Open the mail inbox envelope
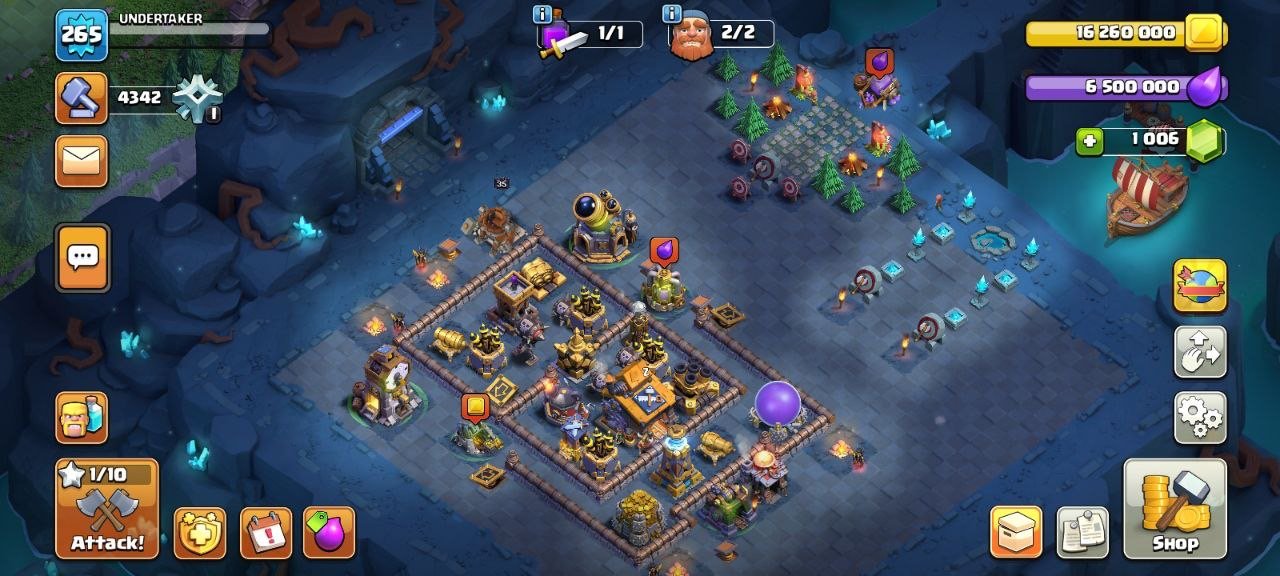Image resolution: width=1280 pixels, height=576 pixels. [x=82, y=161]
